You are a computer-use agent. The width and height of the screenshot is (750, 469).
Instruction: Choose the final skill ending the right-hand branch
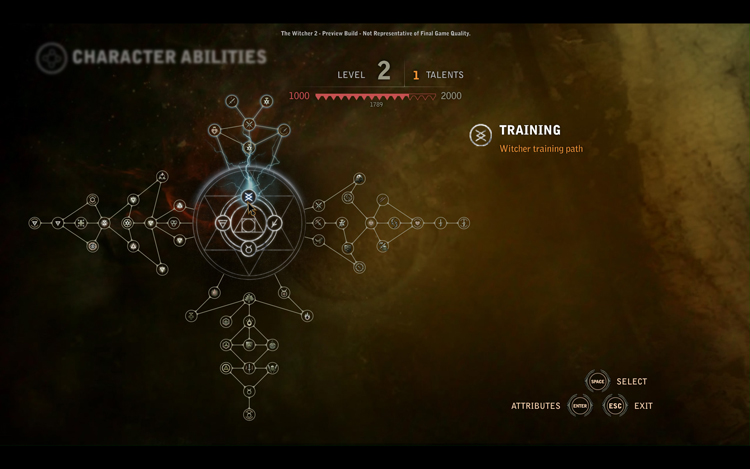pos(464,223)
